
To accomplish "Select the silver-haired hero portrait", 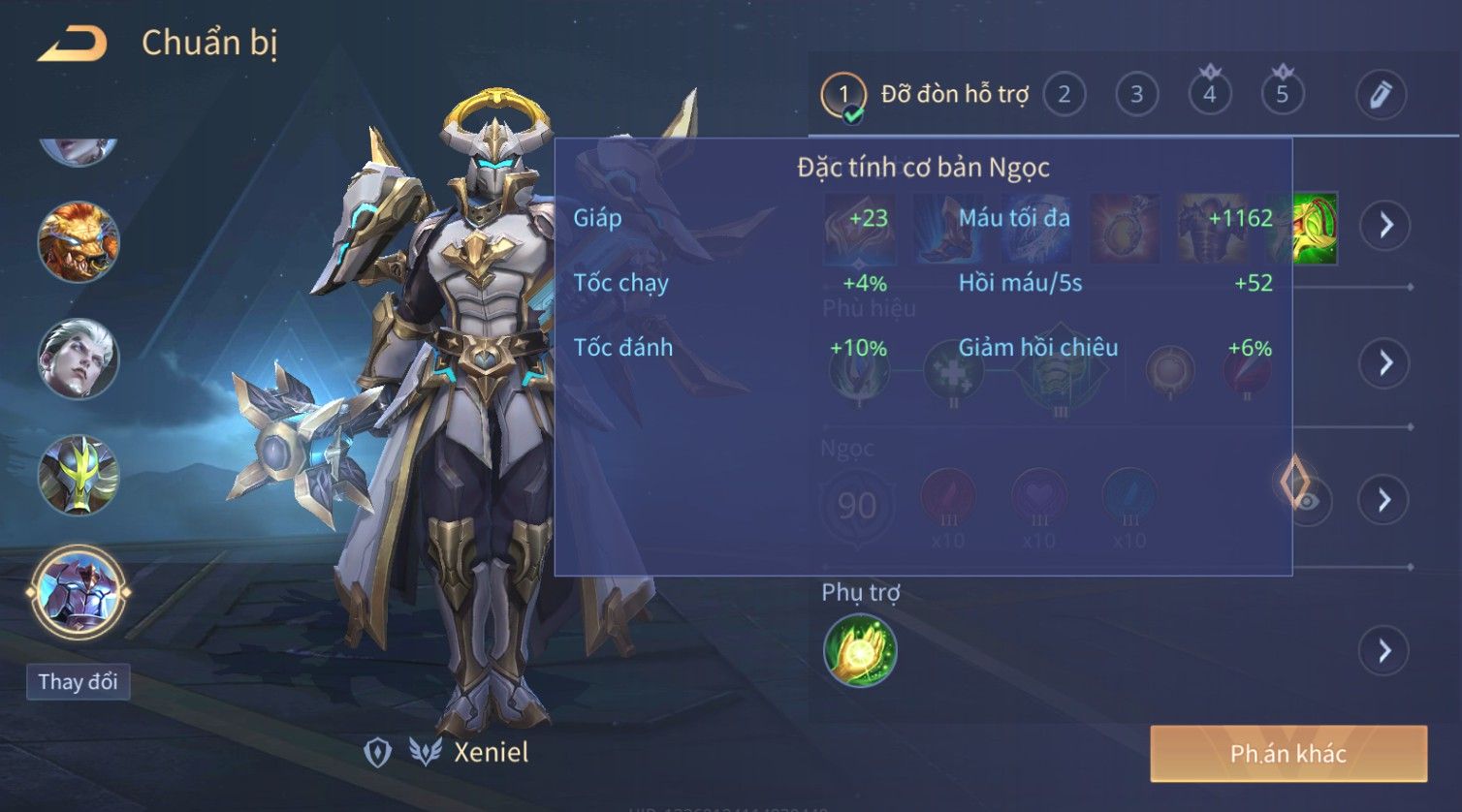I will pyautogui.click(x=79, y=359).
